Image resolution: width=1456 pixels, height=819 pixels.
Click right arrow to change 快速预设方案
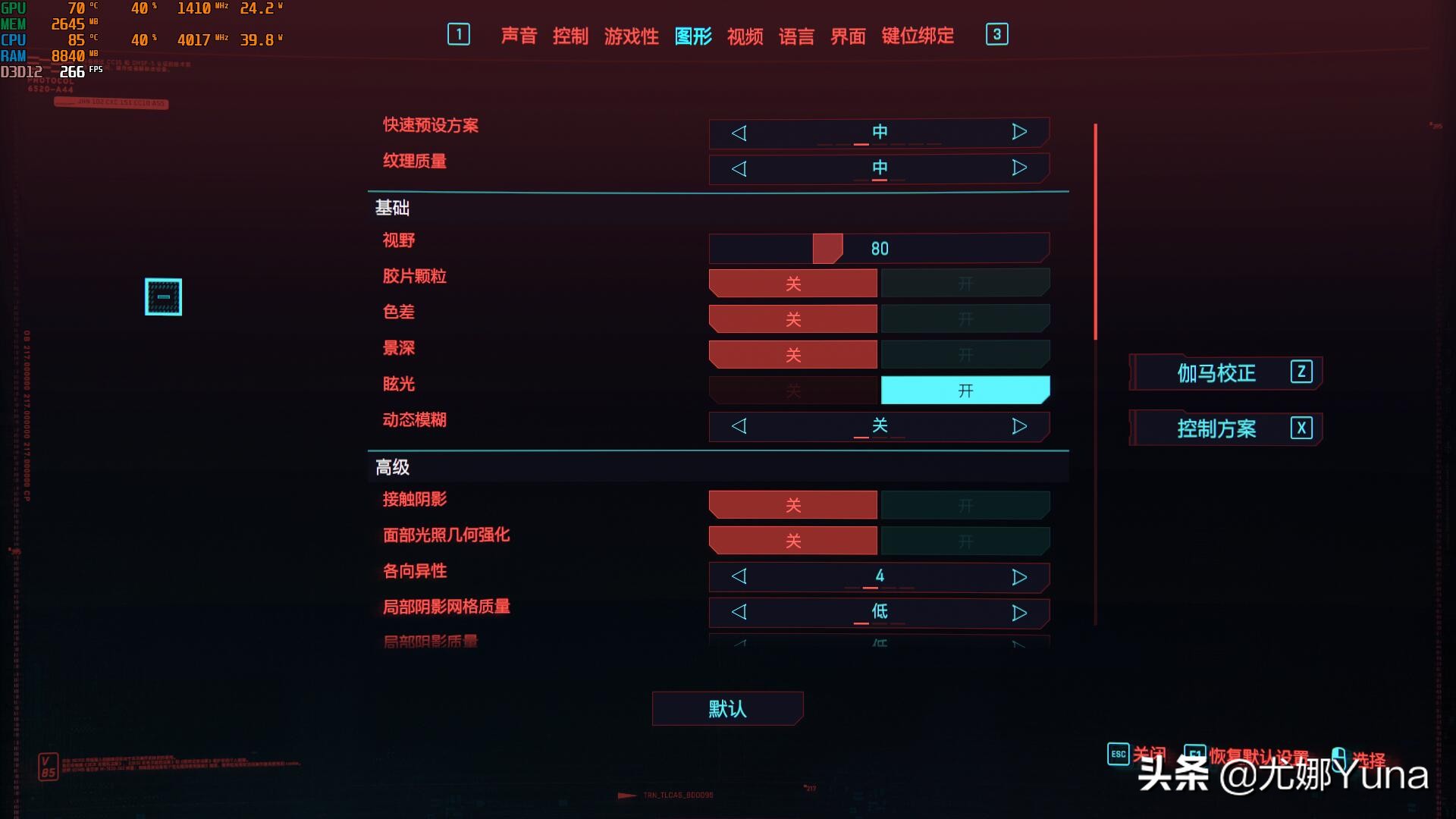tap(1019, 132)
